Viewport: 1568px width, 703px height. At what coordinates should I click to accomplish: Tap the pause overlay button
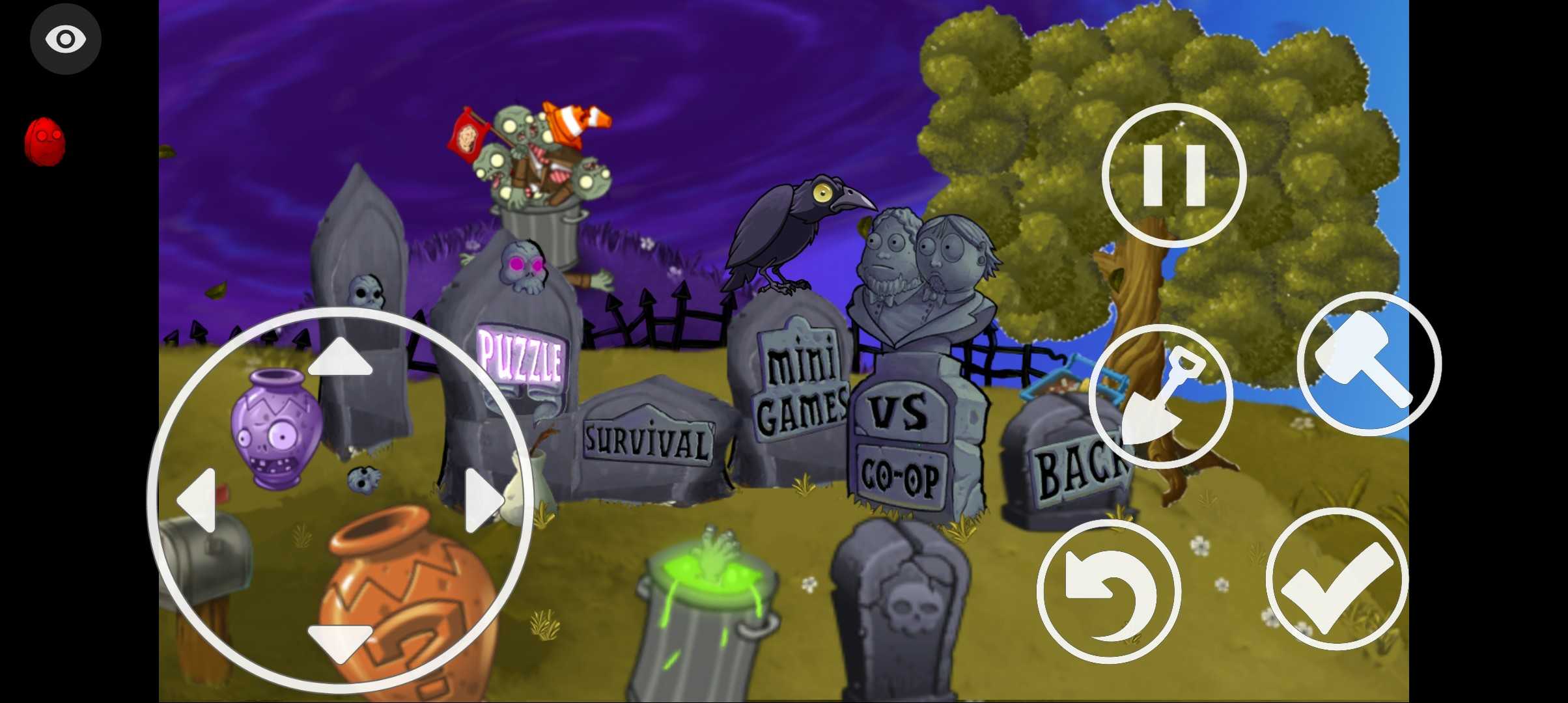pyautogui.click(x=1174, y=175)
